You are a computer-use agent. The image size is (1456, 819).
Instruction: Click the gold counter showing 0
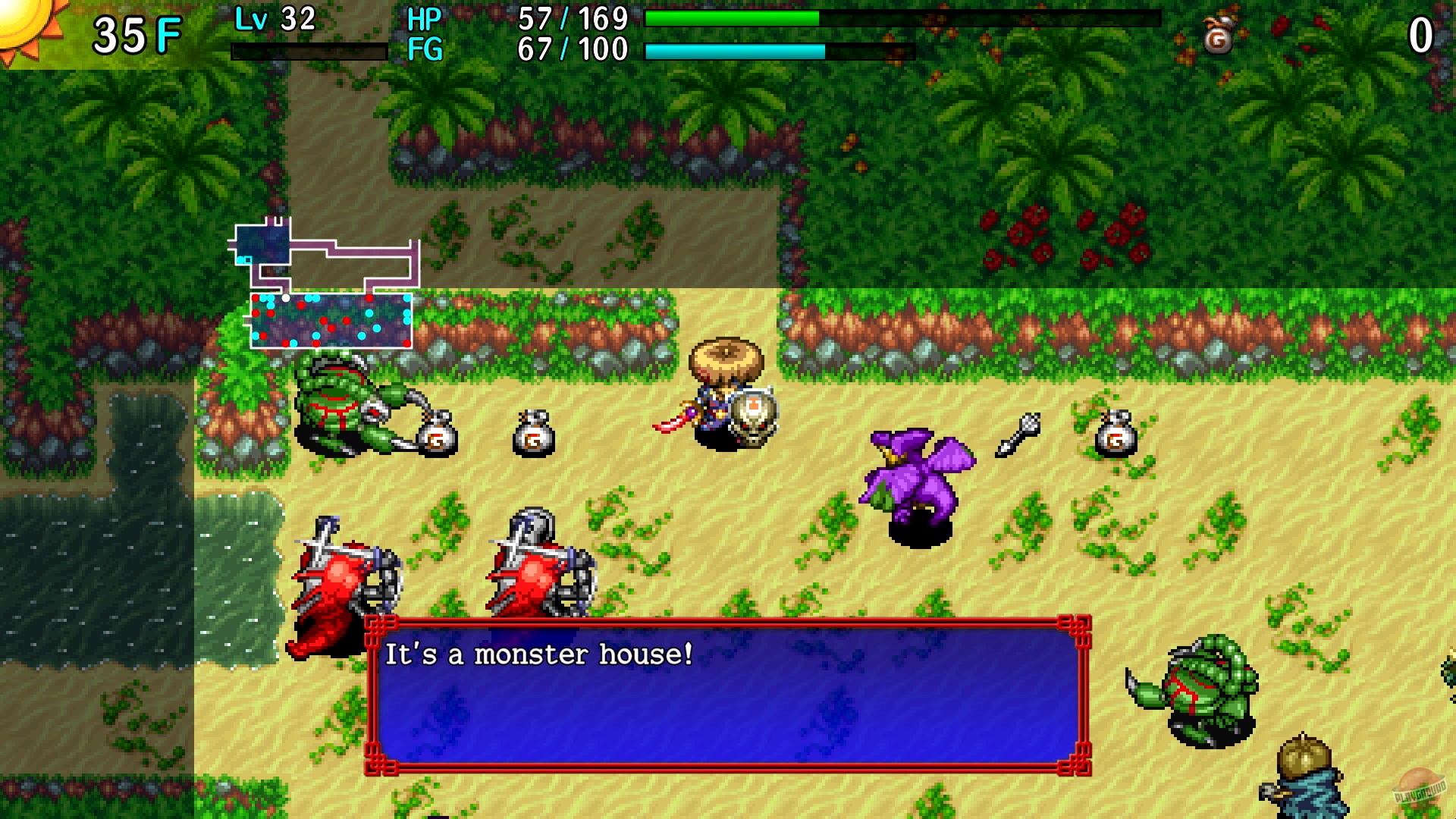1421,33
